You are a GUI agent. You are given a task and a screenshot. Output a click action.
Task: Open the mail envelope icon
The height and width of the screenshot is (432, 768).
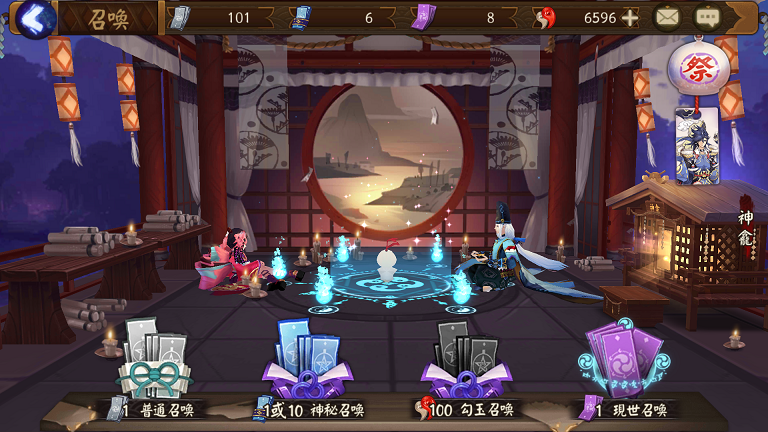click(x=668, y=17)
